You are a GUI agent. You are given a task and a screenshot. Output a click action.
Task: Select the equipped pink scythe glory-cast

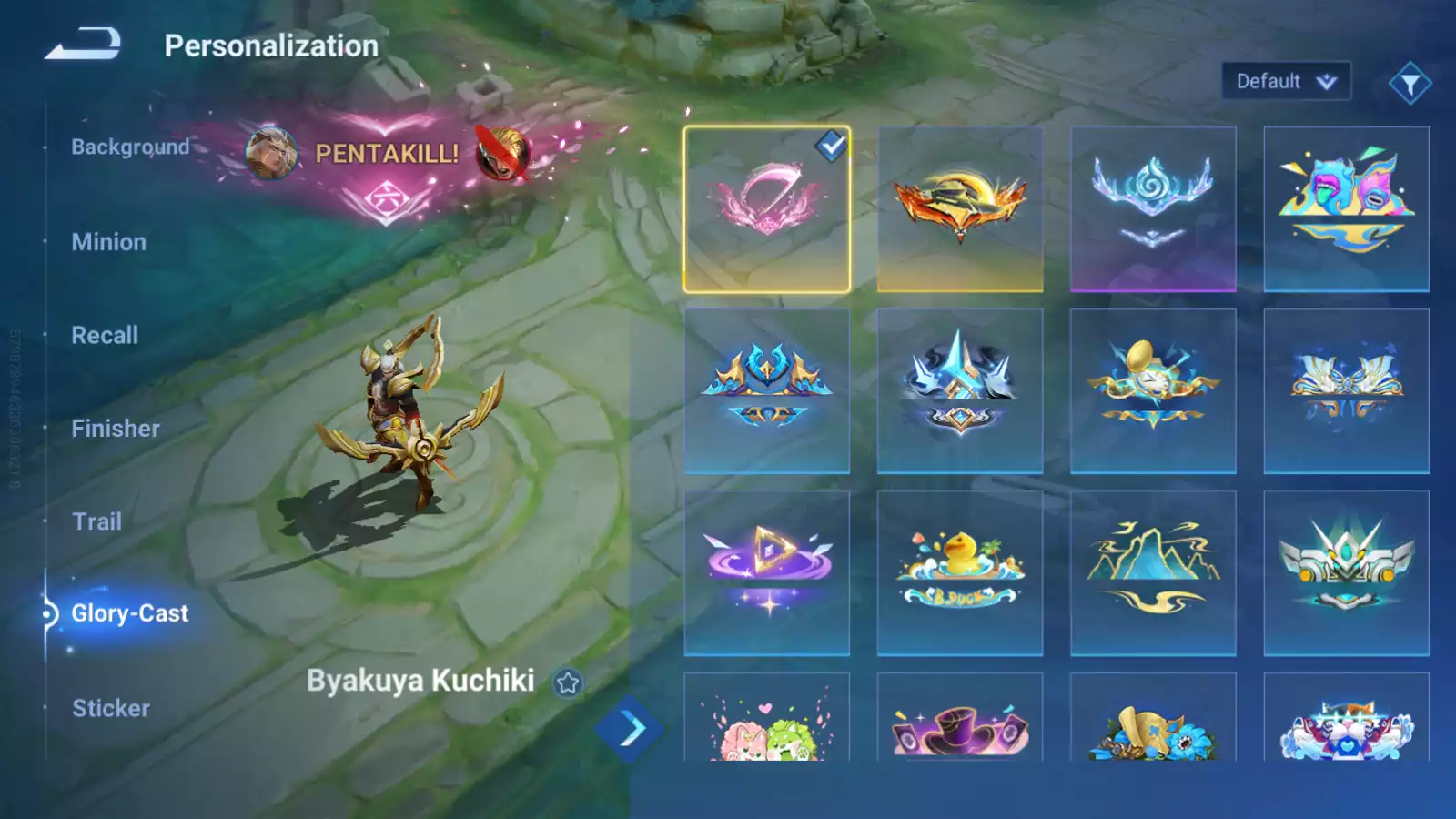coord(767,209)
